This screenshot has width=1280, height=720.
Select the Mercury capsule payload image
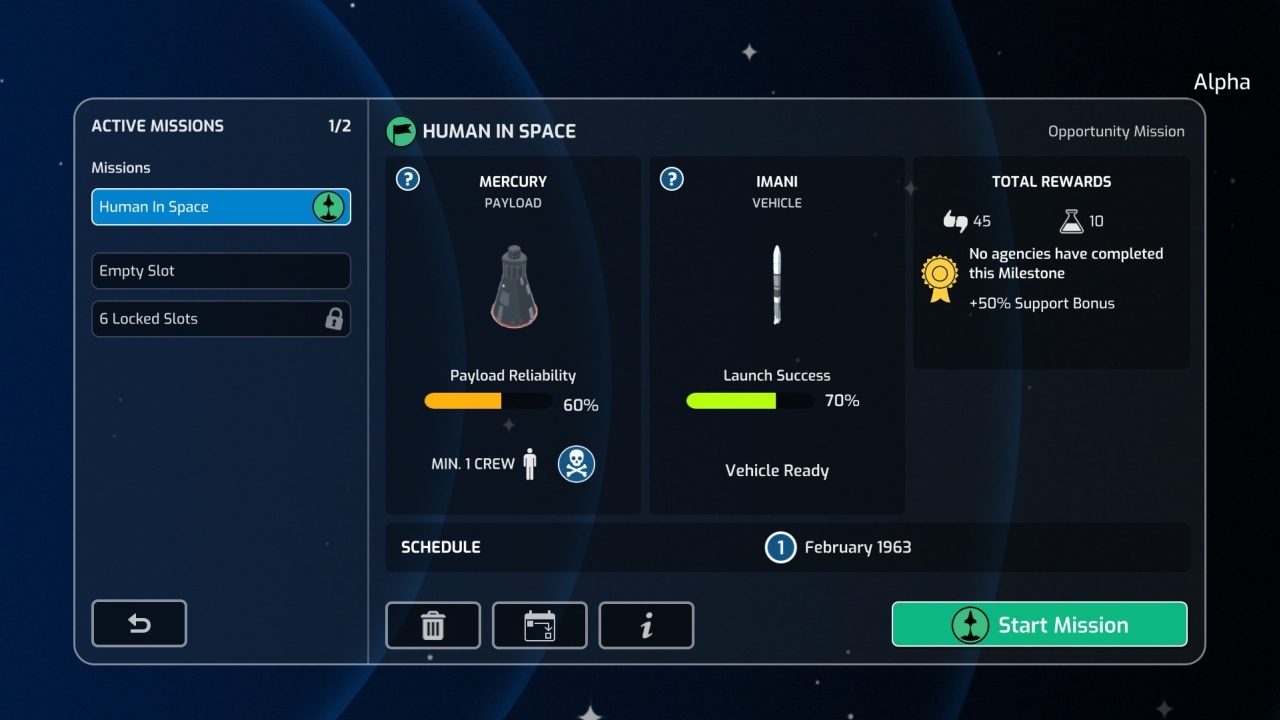[x=513, y=286]
